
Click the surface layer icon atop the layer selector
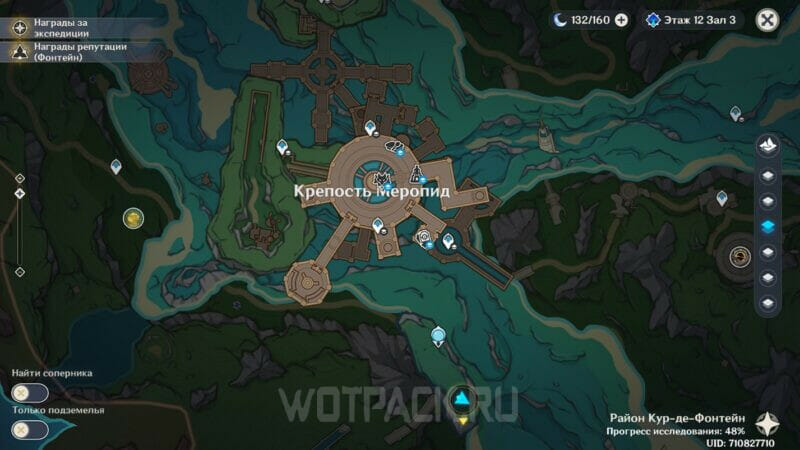coord(768,146)
